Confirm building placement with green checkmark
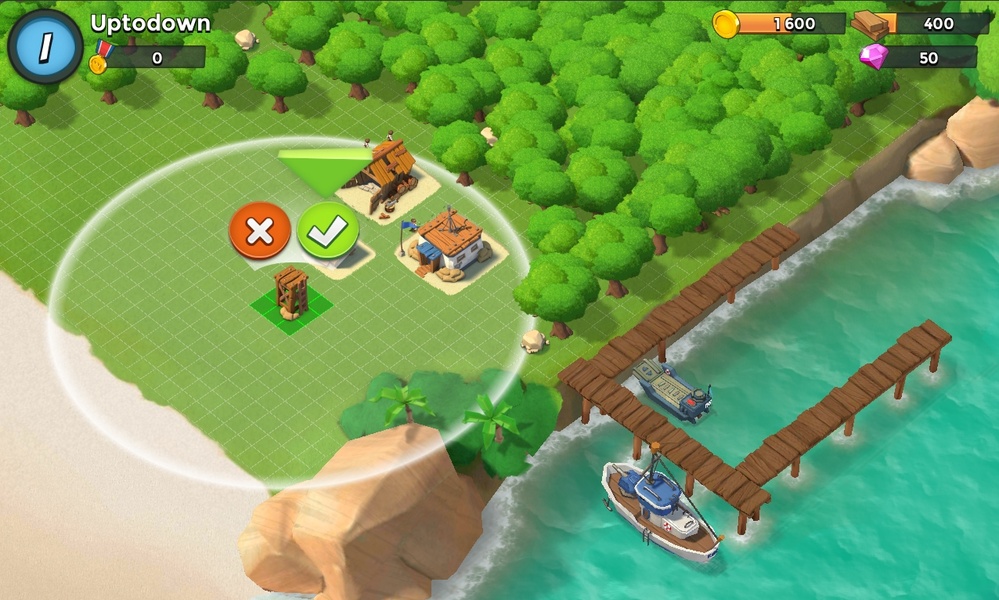Viewport: 999px width, 600px height. pos(328,231)
